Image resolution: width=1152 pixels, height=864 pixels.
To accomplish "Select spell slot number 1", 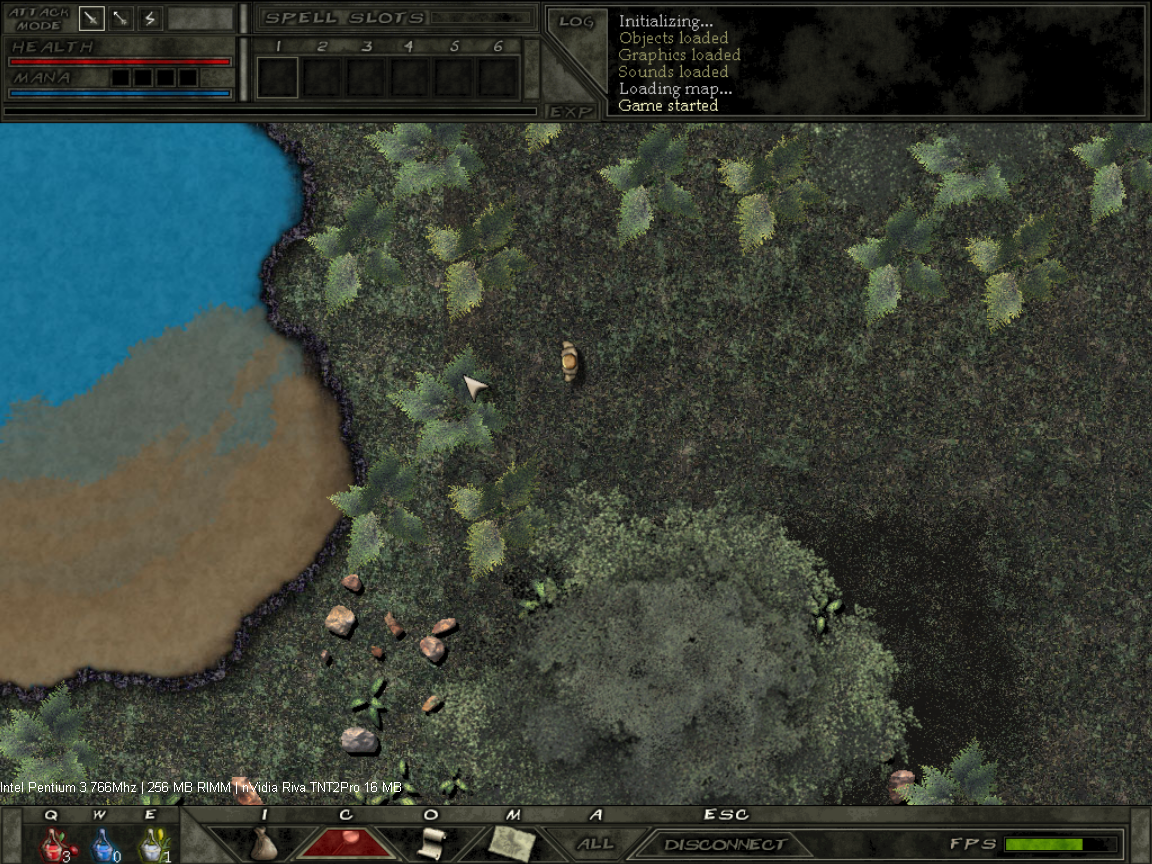I will pos(278,77).
